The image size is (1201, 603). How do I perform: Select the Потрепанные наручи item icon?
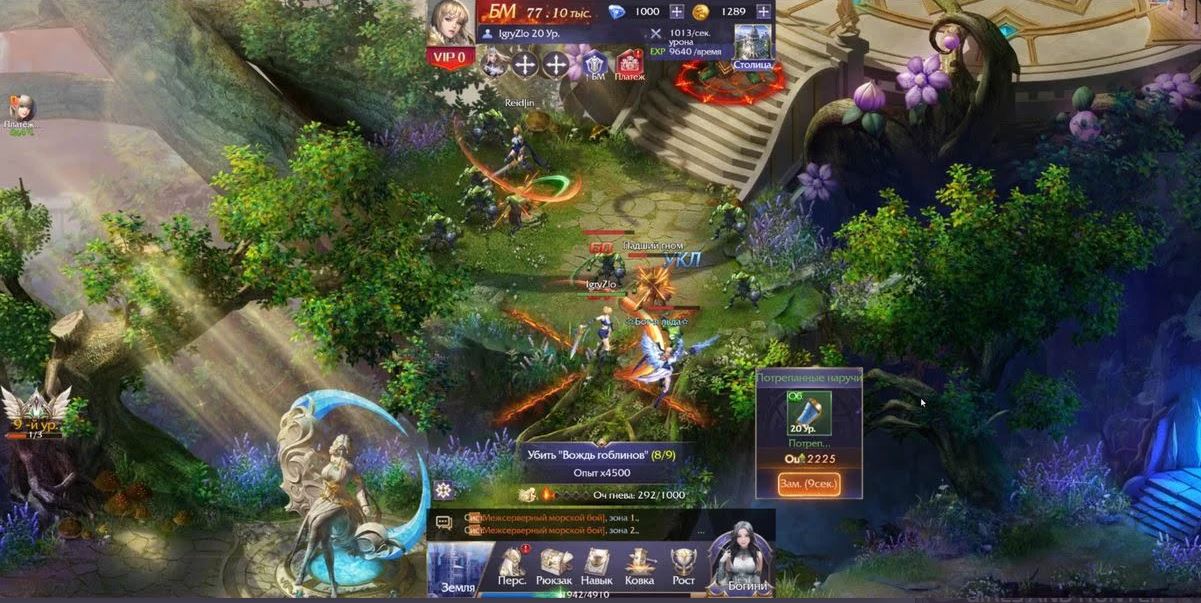(x=808, y=412)
